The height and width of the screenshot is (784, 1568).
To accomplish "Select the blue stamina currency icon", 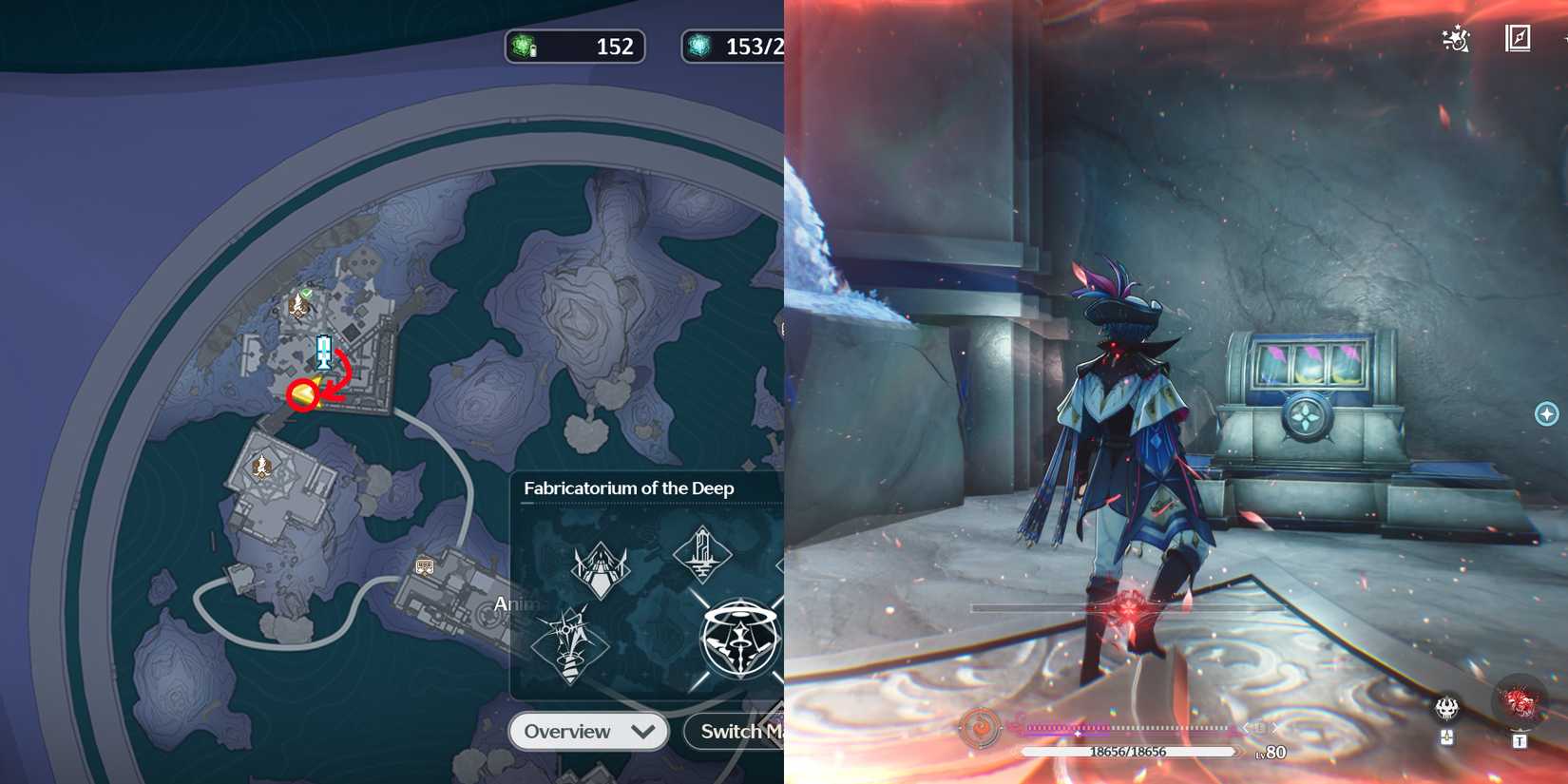I will point(700,46).
